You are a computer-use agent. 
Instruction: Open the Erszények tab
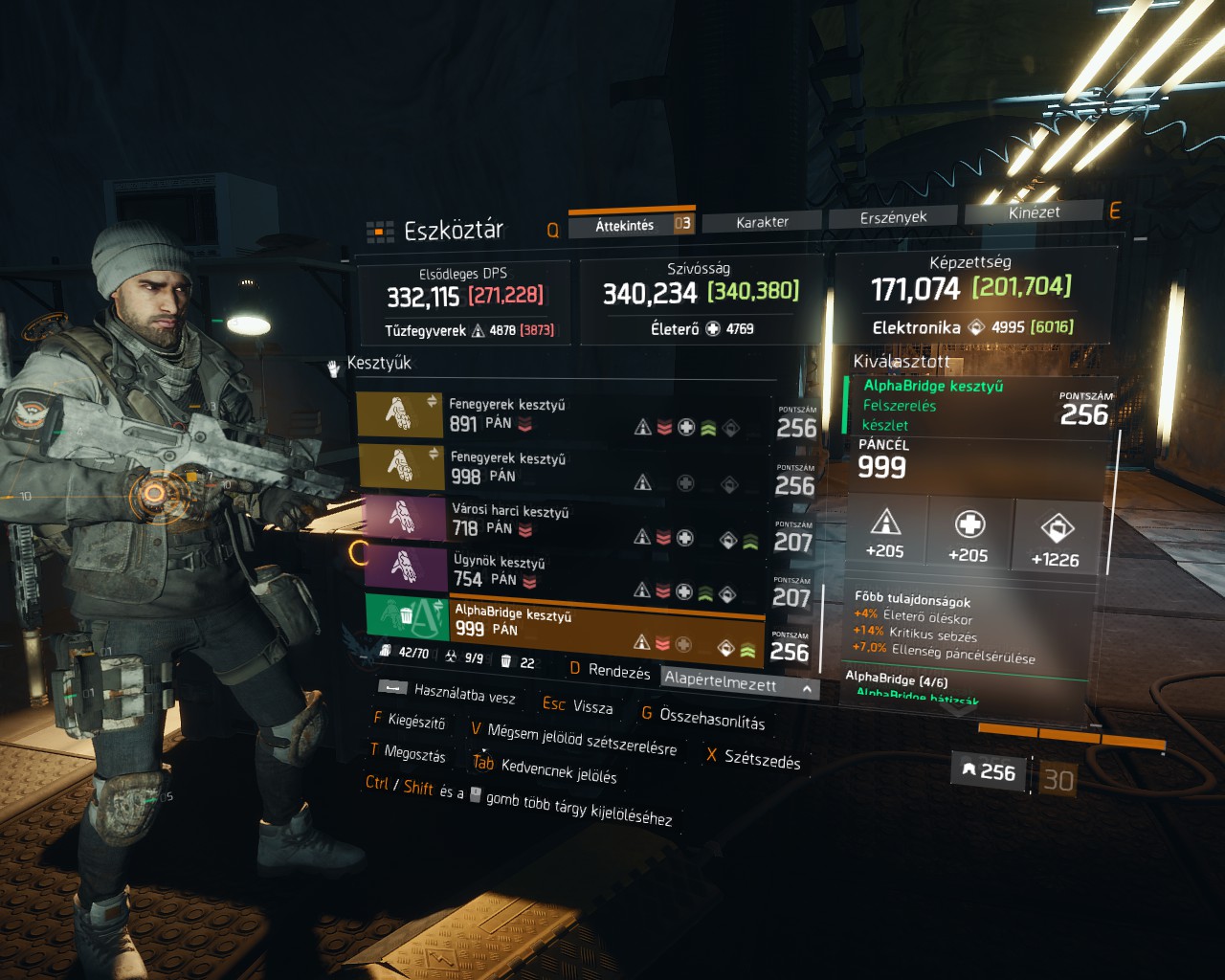[893, 217]
